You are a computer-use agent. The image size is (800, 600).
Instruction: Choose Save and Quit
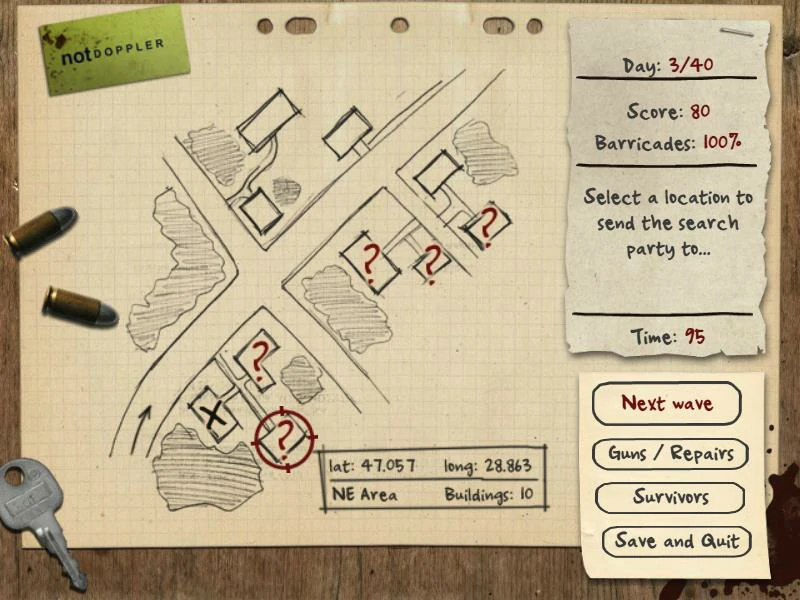[676, 541]
